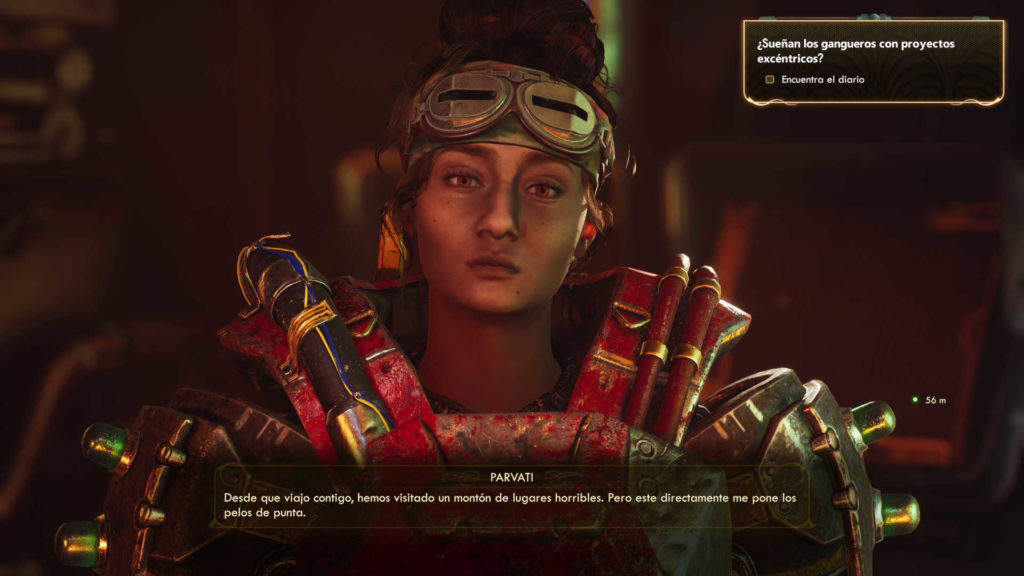Image resolution: width=1024 pixels, height=576 pixels.
Task: Select the green waypoint marker showing 56 m
Action: click(914, 400)
